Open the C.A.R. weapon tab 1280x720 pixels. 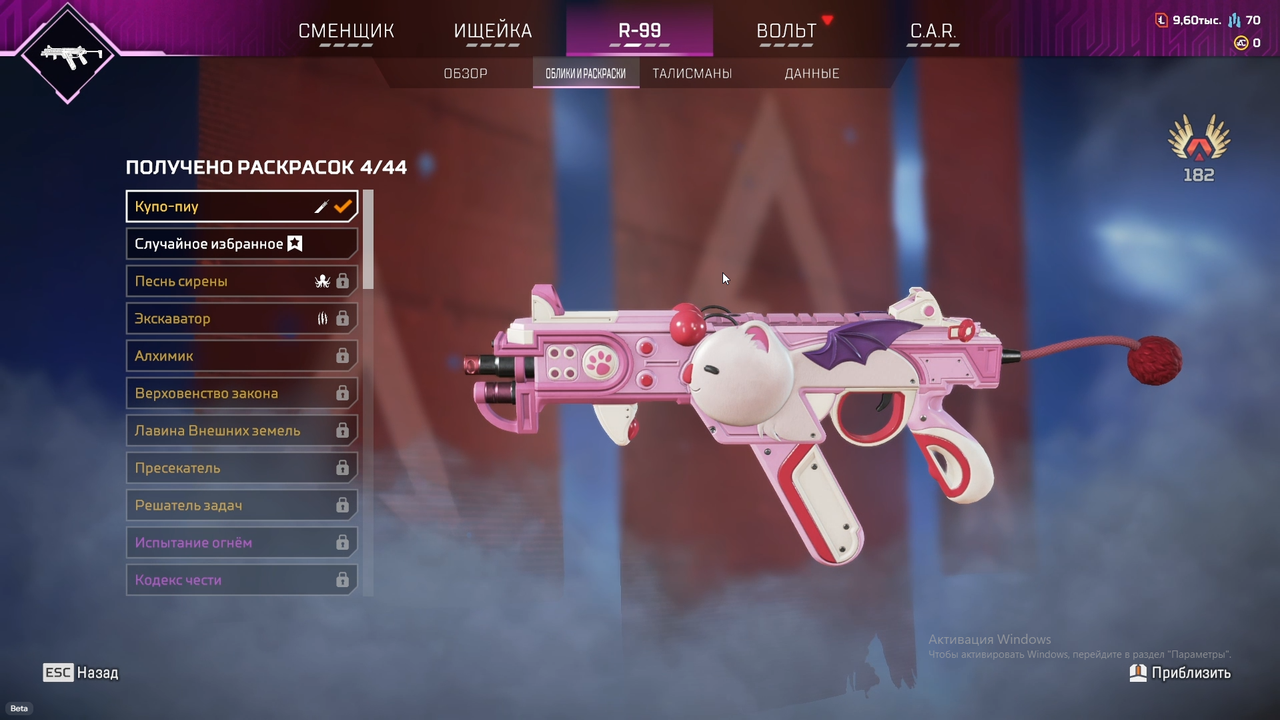point(932,31)
